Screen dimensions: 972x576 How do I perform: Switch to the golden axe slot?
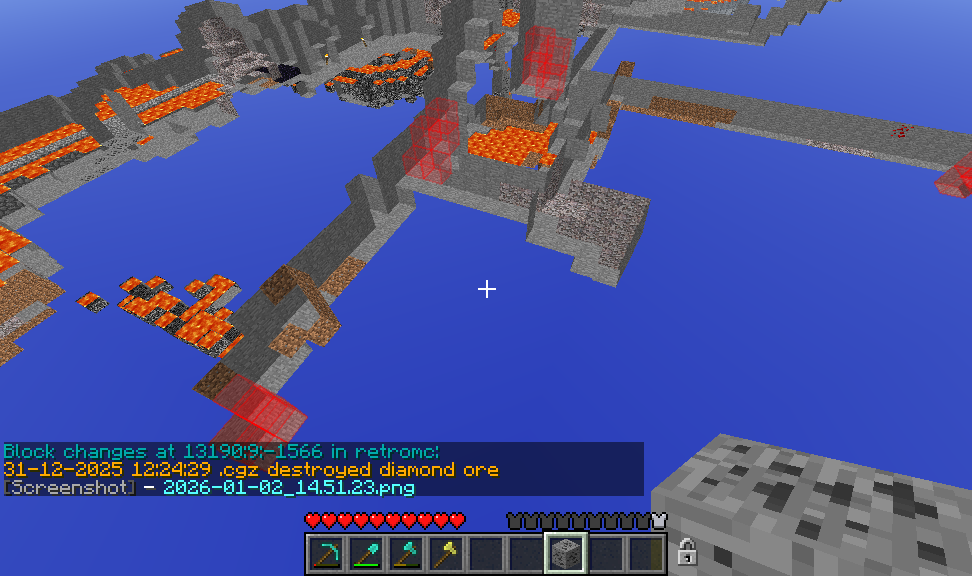coord(445,553)
